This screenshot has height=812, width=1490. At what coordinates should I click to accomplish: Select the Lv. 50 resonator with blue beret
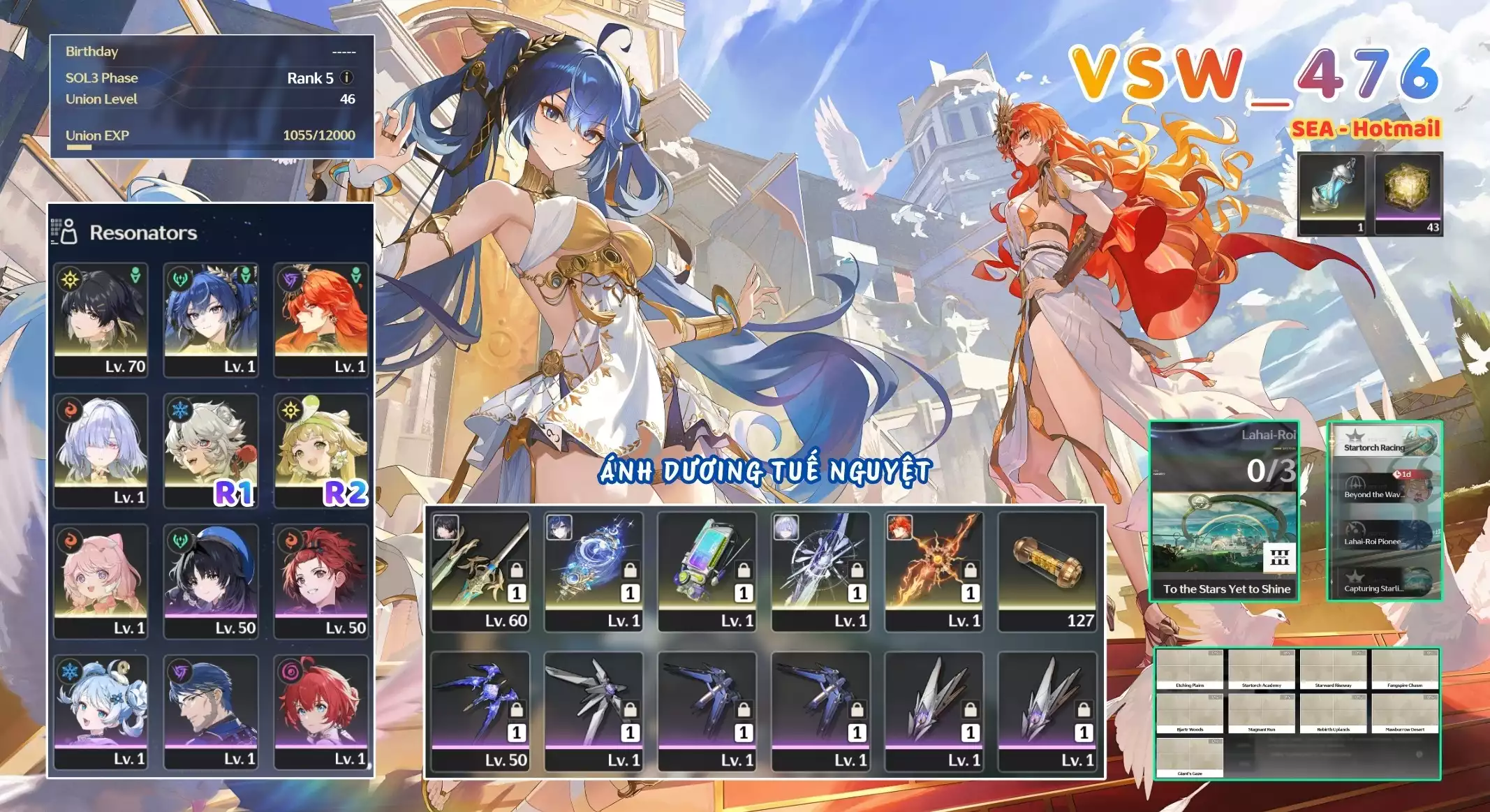coord(211,581)
